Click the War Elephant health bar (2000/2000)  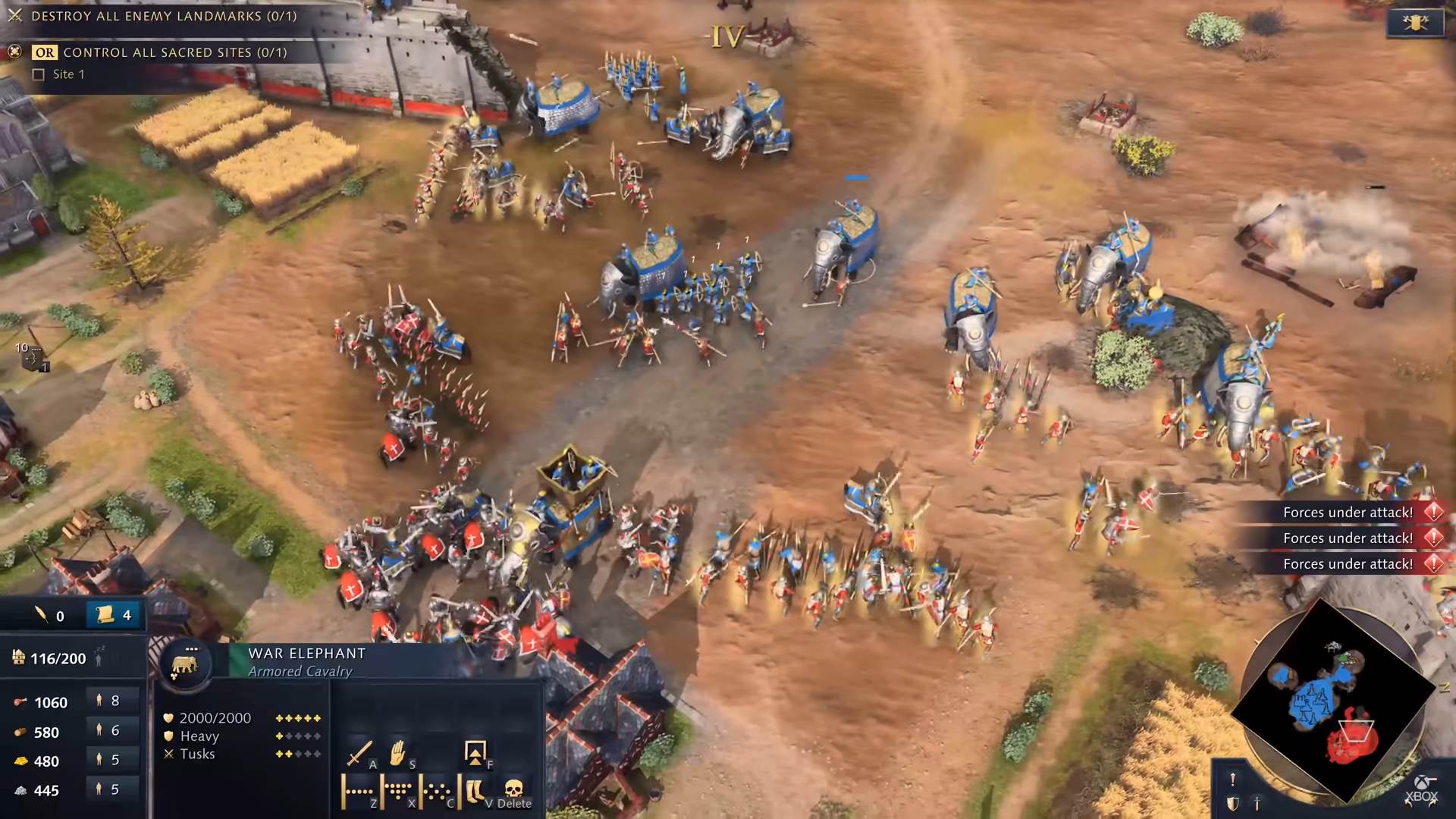tap(214, 717)
